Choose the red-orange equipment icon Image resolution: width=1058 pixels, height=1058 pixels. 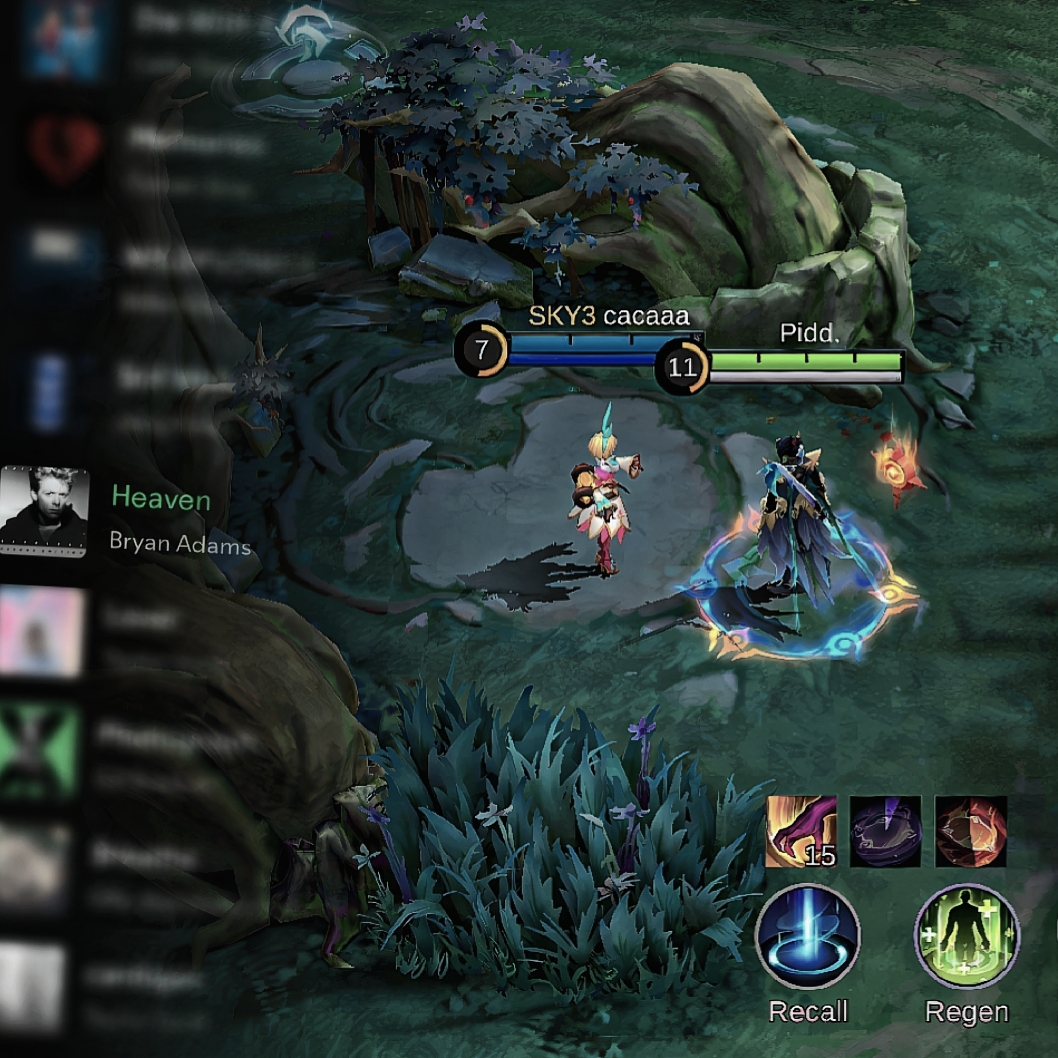pos(970,831)
